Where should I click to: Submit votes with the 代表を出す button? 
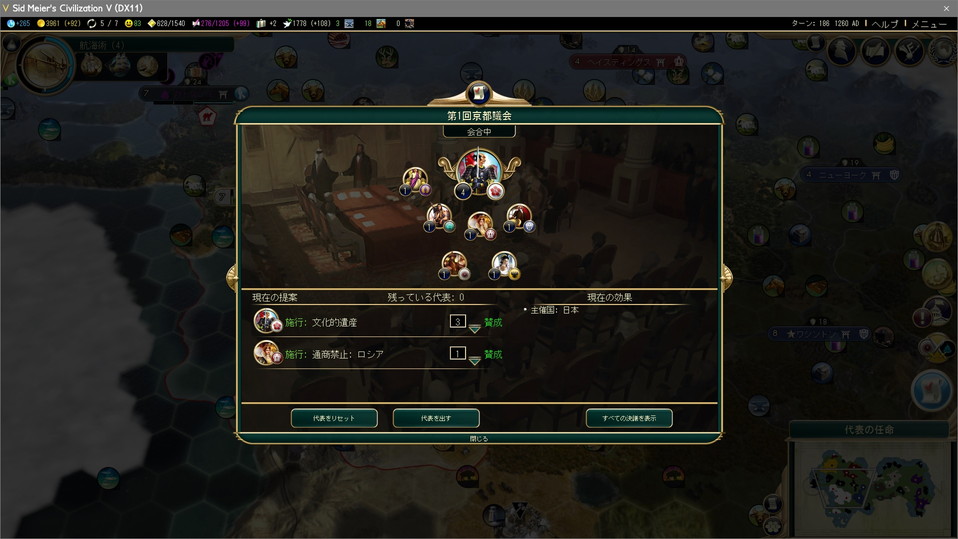point(436,418)
